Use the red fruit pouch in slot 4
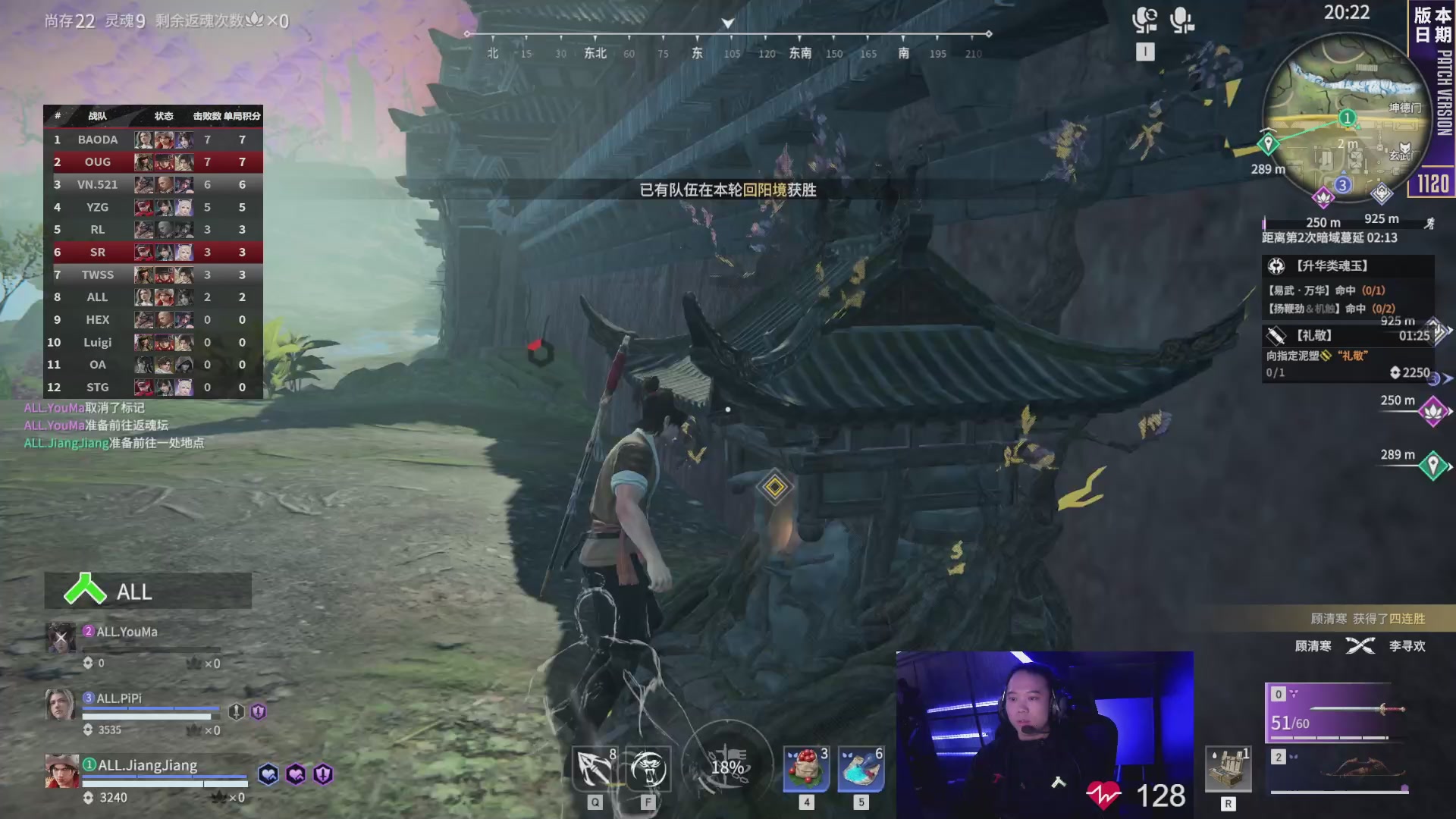1456x819 pixels. point(805,767)
